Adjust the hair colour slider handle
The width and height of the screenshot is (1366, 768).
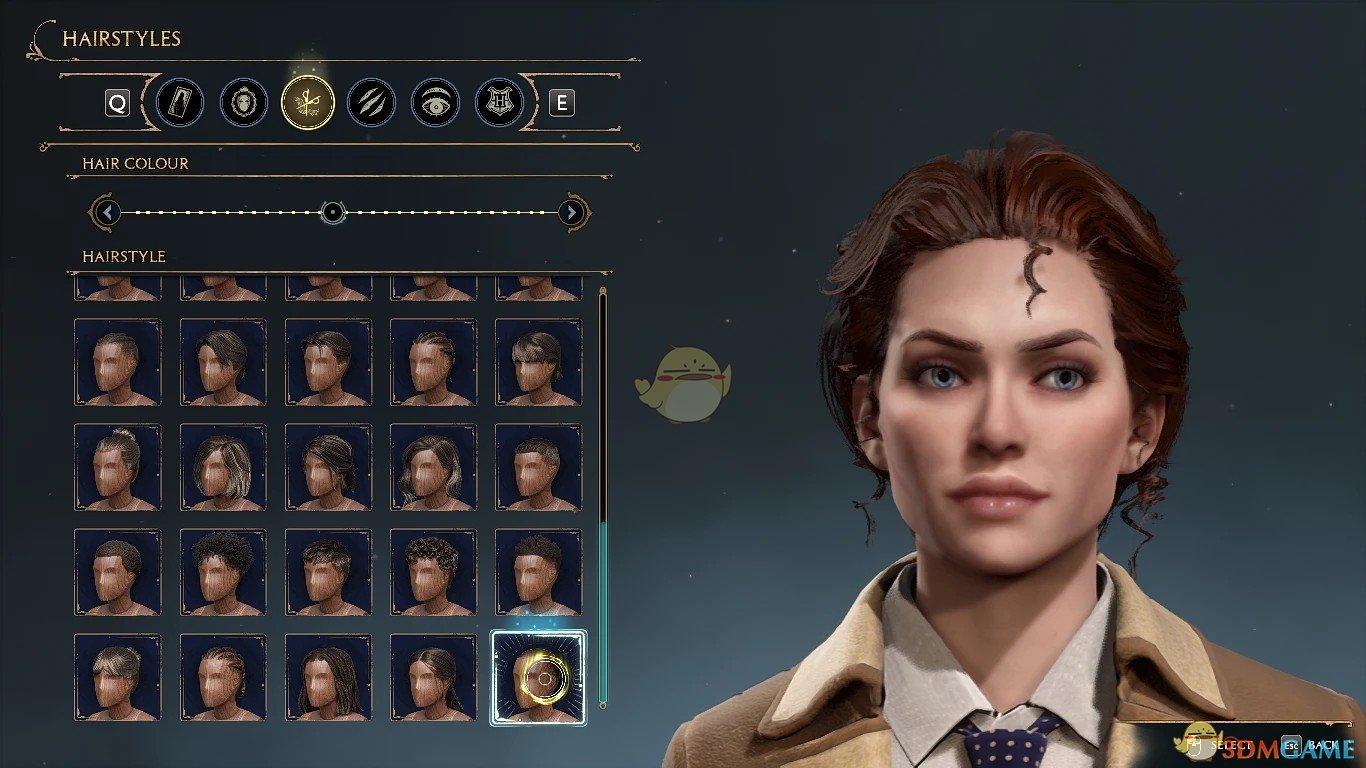point(333,212)
